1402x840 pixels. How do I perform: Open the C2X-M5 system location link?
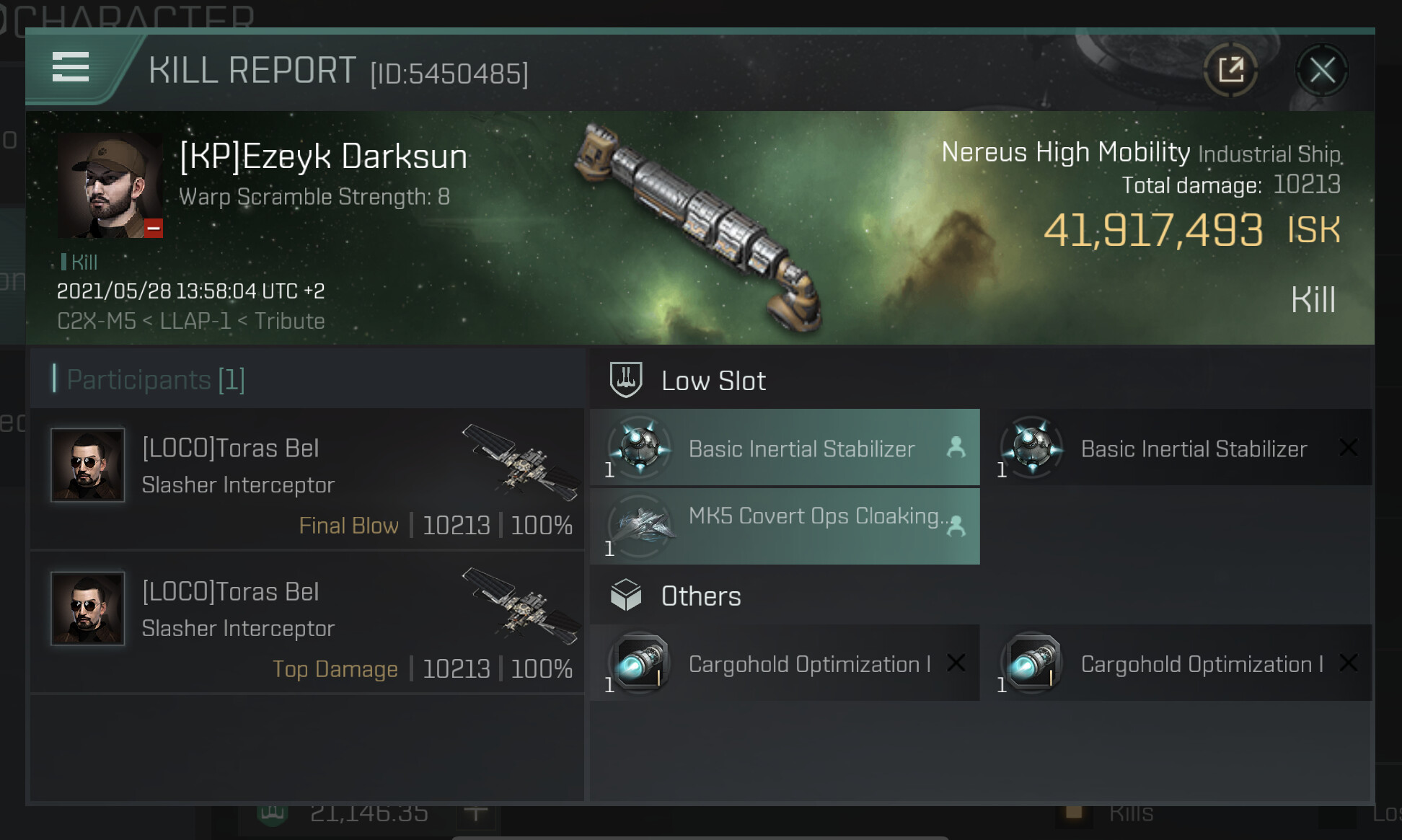click(x=97, y=321)
